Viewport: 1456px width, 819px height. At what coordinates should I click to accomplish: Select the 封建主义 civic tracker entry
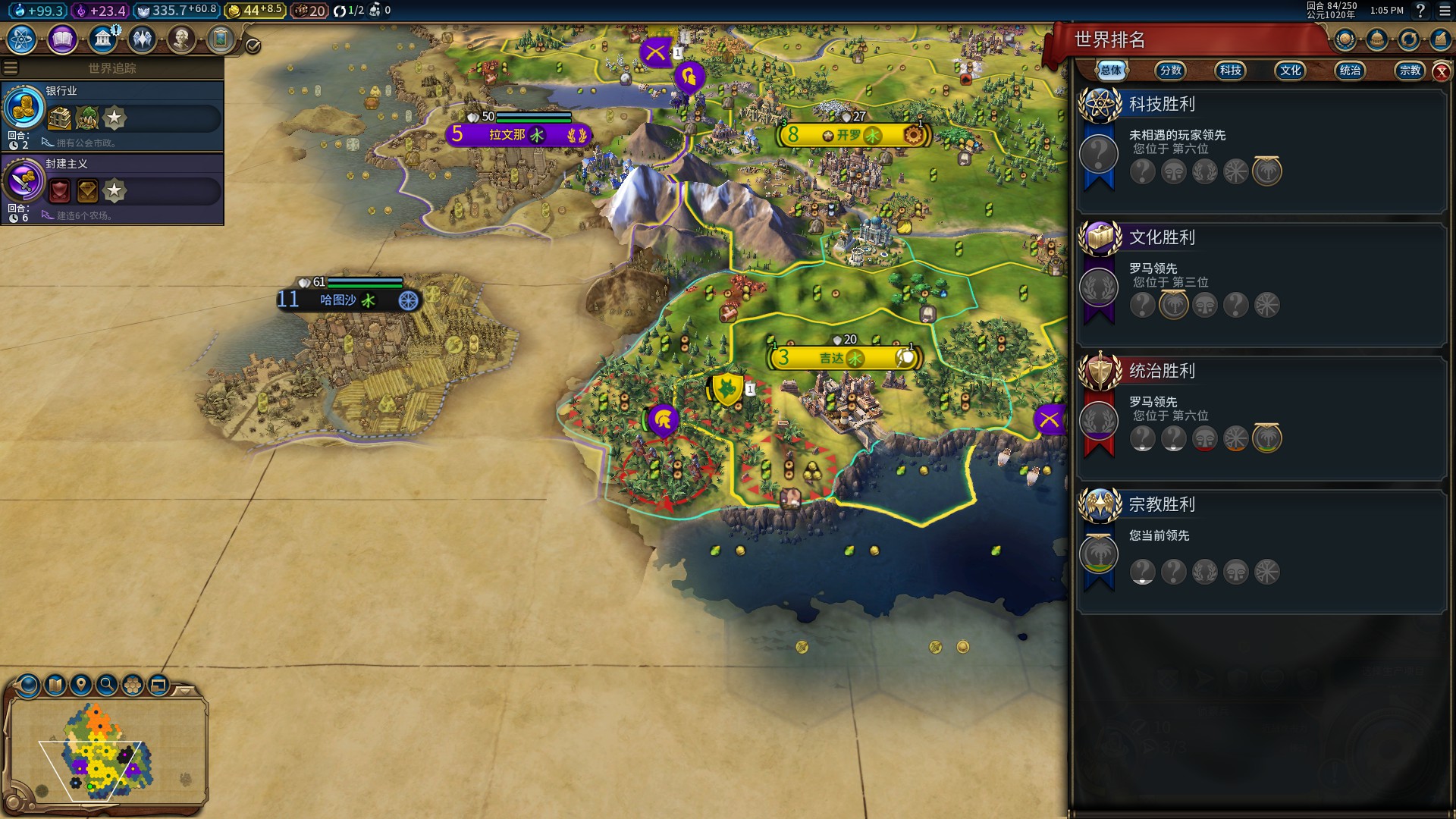coord(112,189)
